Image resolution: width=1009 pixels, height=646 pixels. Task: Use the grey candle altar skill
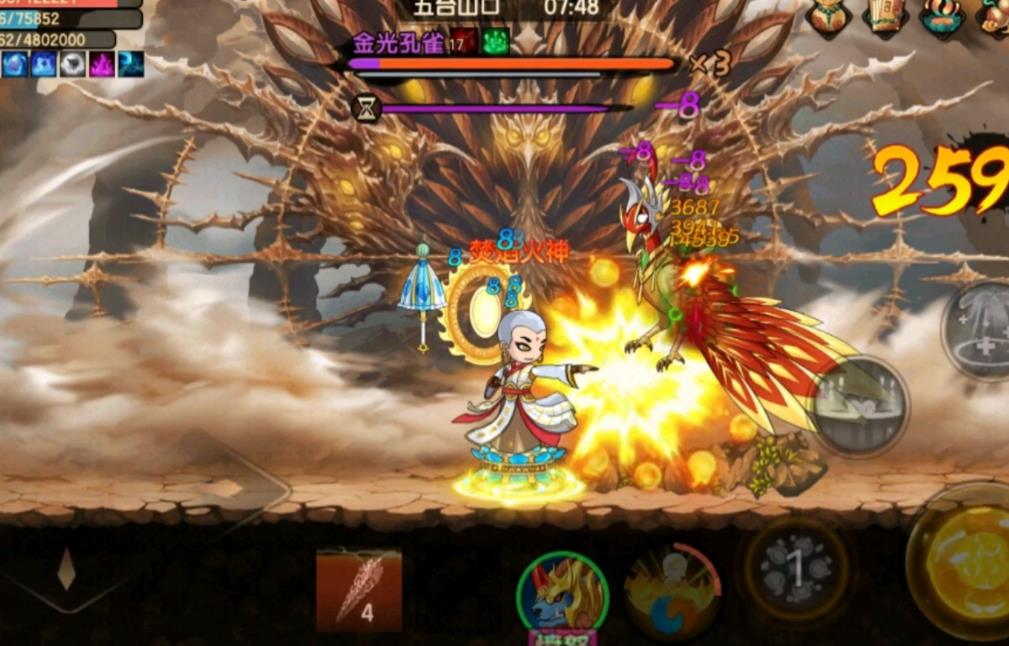(x=858, y=406)
